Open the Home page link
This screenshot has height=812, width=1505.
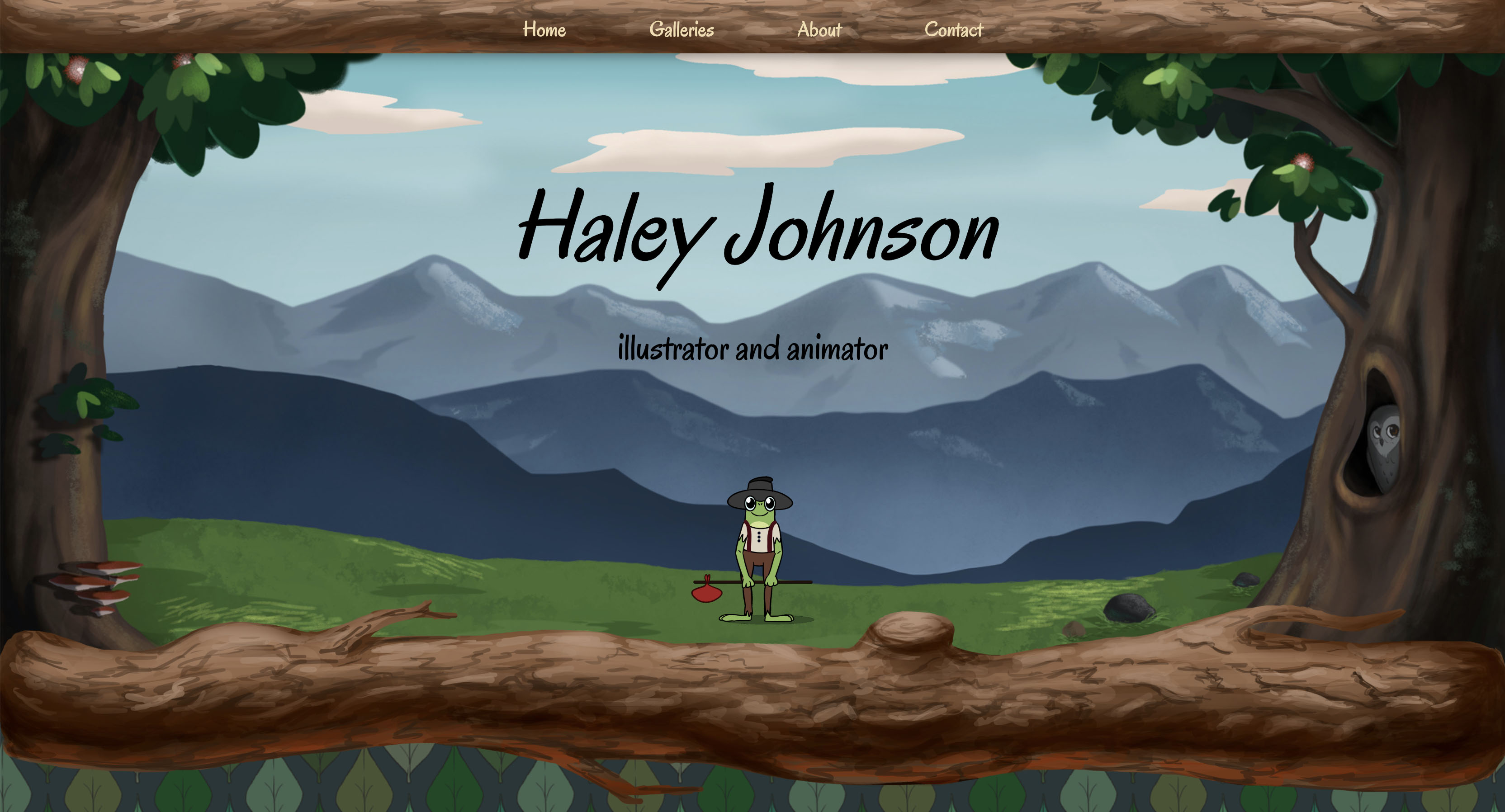[544, 29]
